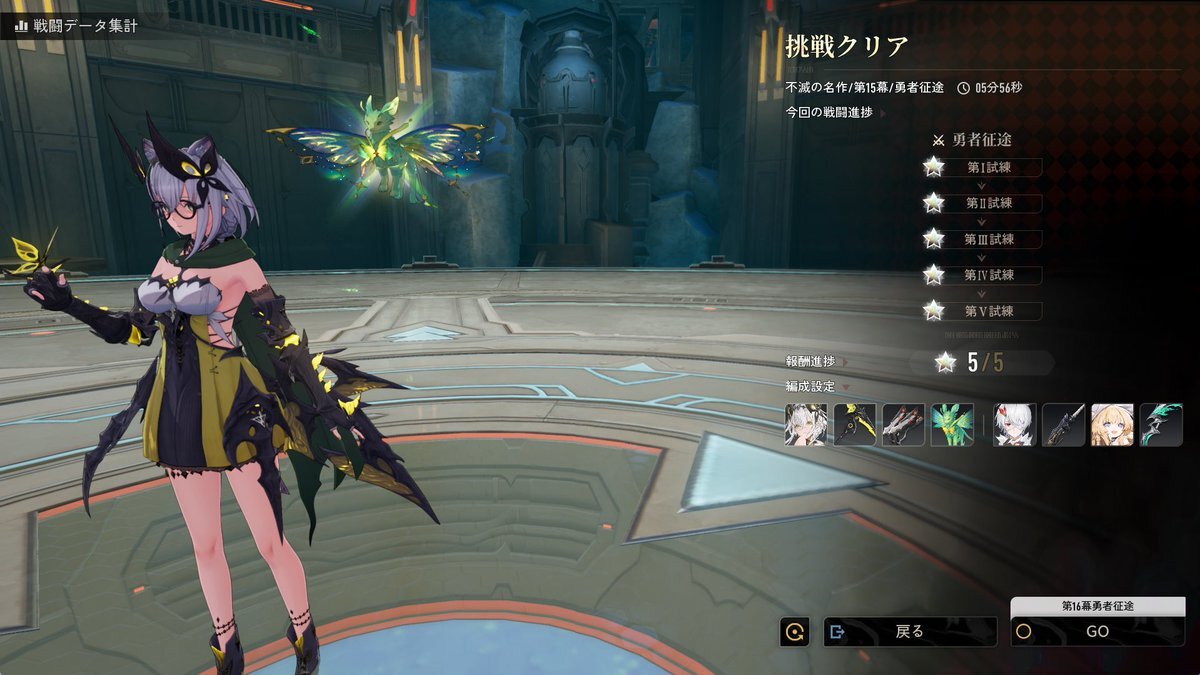Click the circular retry arrow button

coord(795,631)
